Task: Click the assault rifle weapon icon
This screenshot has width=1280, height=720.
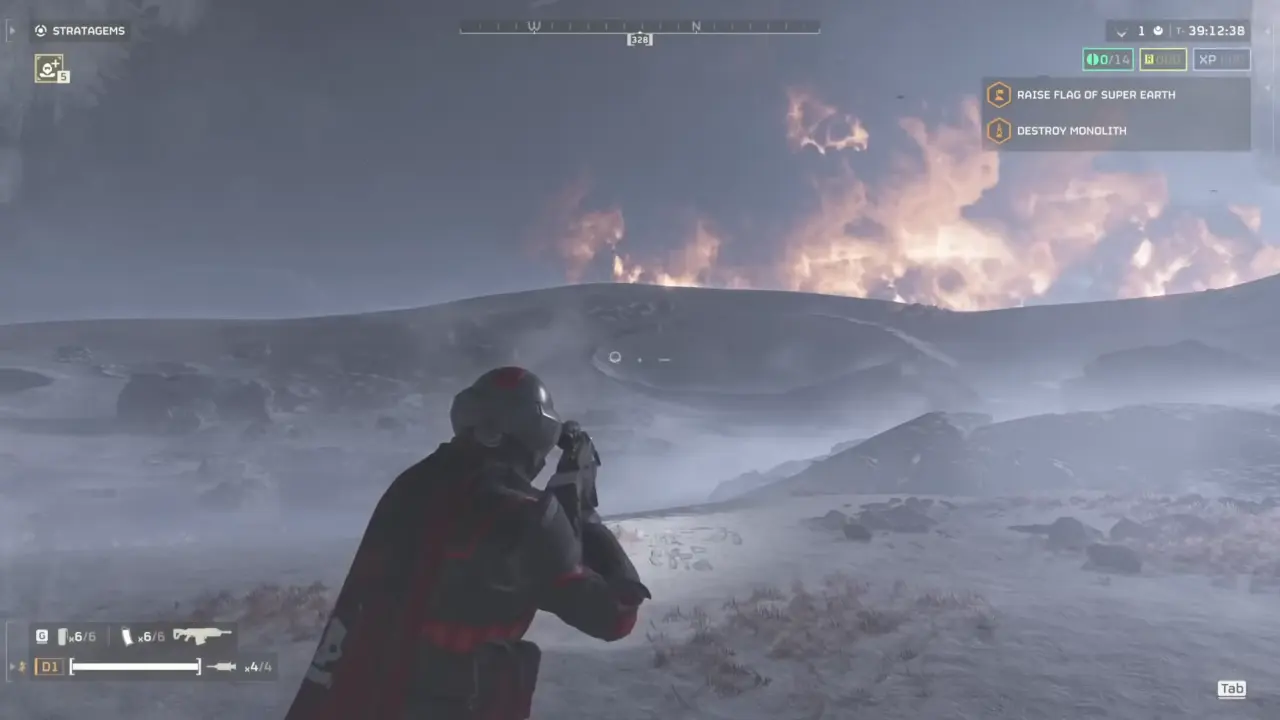Action: pyautogui.click(x=201, y=635)
